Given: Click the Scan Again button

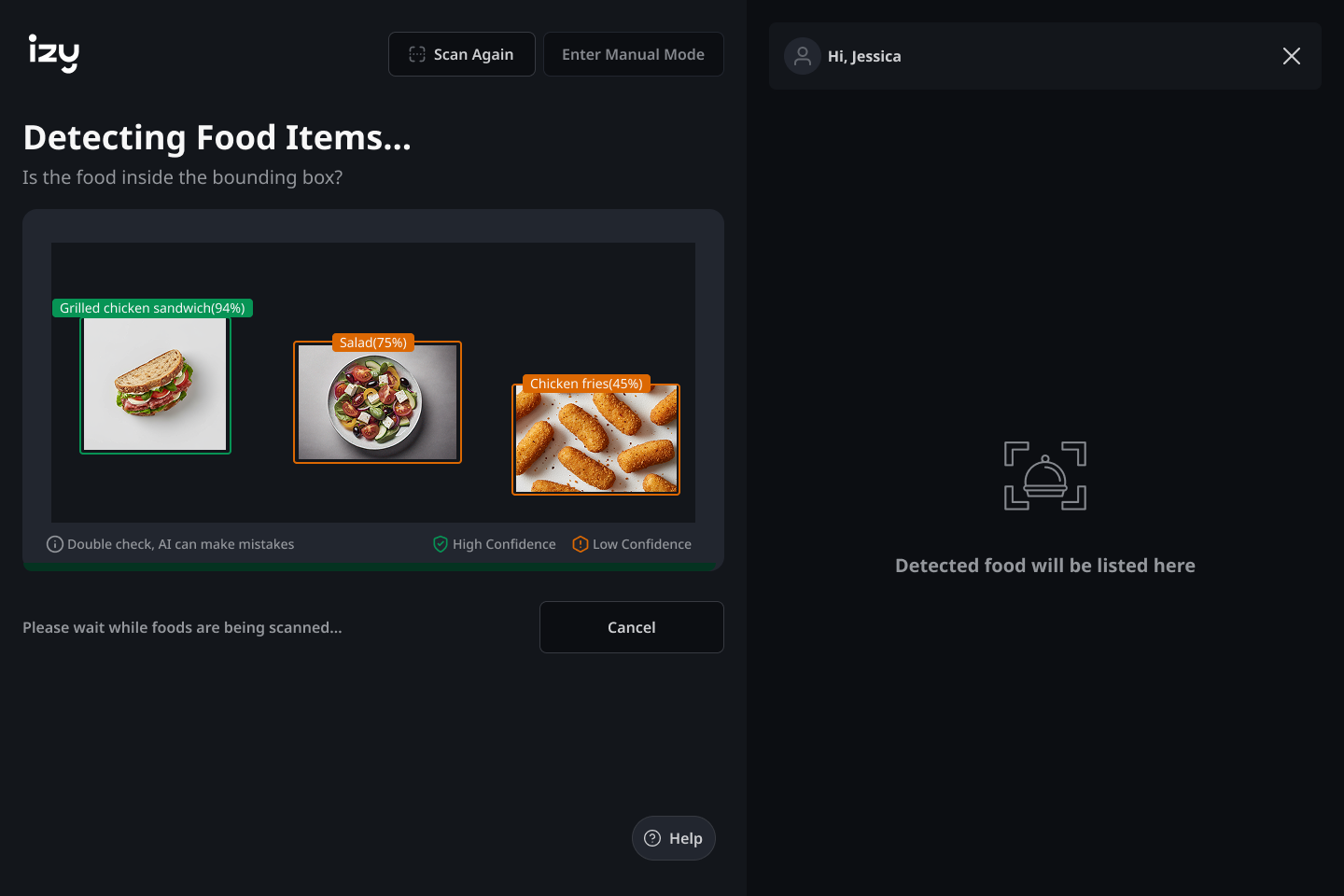Looking at the screenshot, I should pyautogui.click(x=461, y=54).
